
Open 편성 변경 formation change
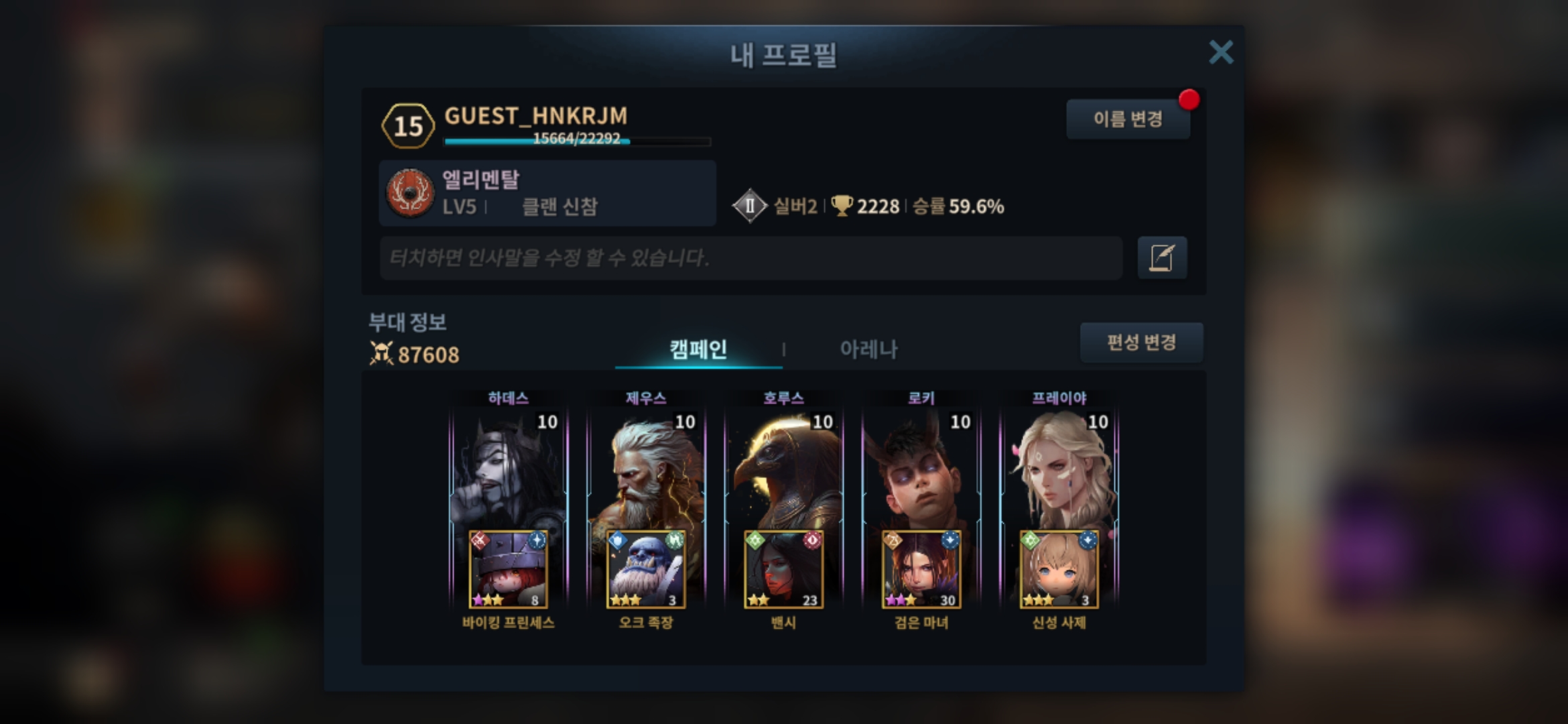point(1141,343)
